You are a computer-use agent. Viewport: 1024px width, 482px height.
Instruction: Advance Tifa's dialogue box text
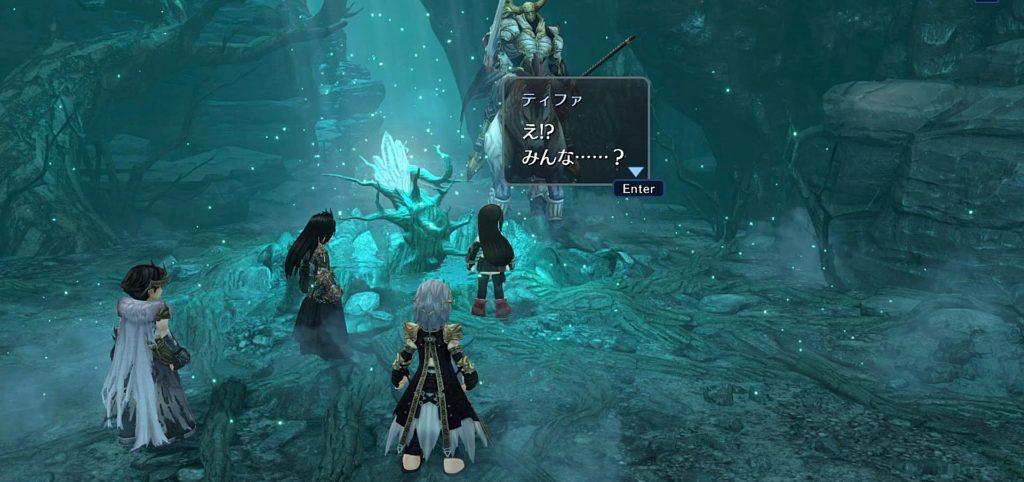638,188
